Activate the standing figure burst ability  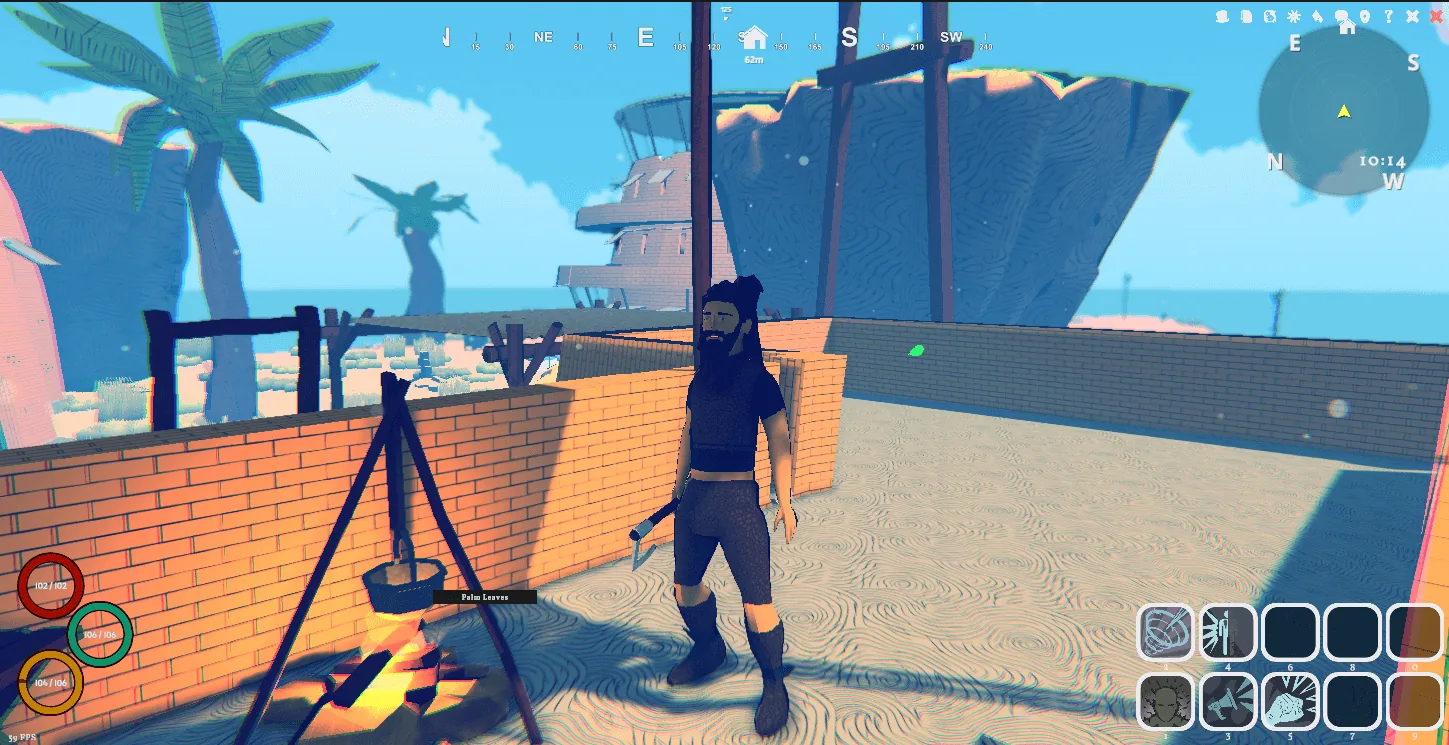pos(1227,632)
